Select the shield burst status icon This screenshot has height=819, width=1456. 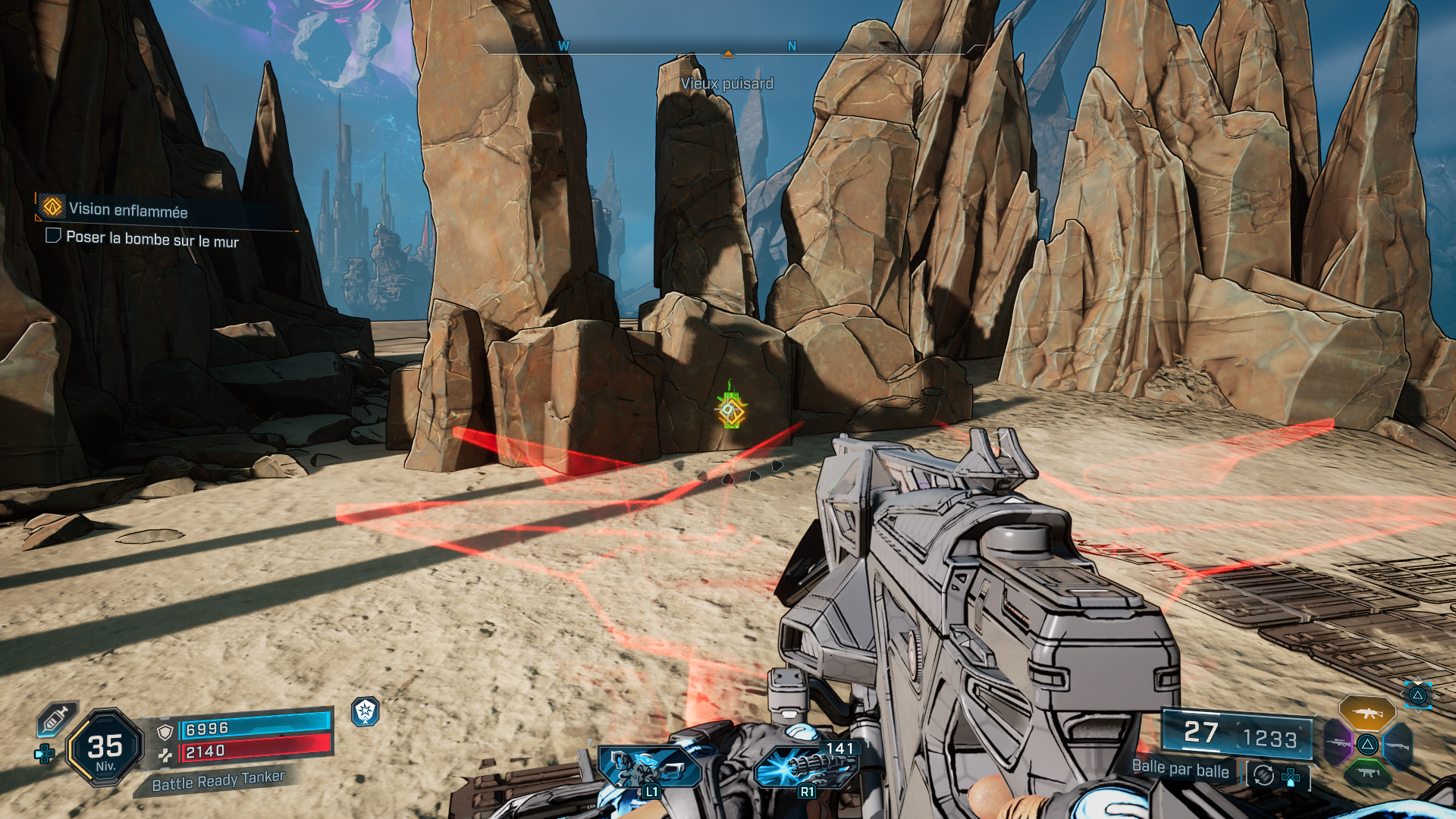pyautogui.click(x=366, y=711)
